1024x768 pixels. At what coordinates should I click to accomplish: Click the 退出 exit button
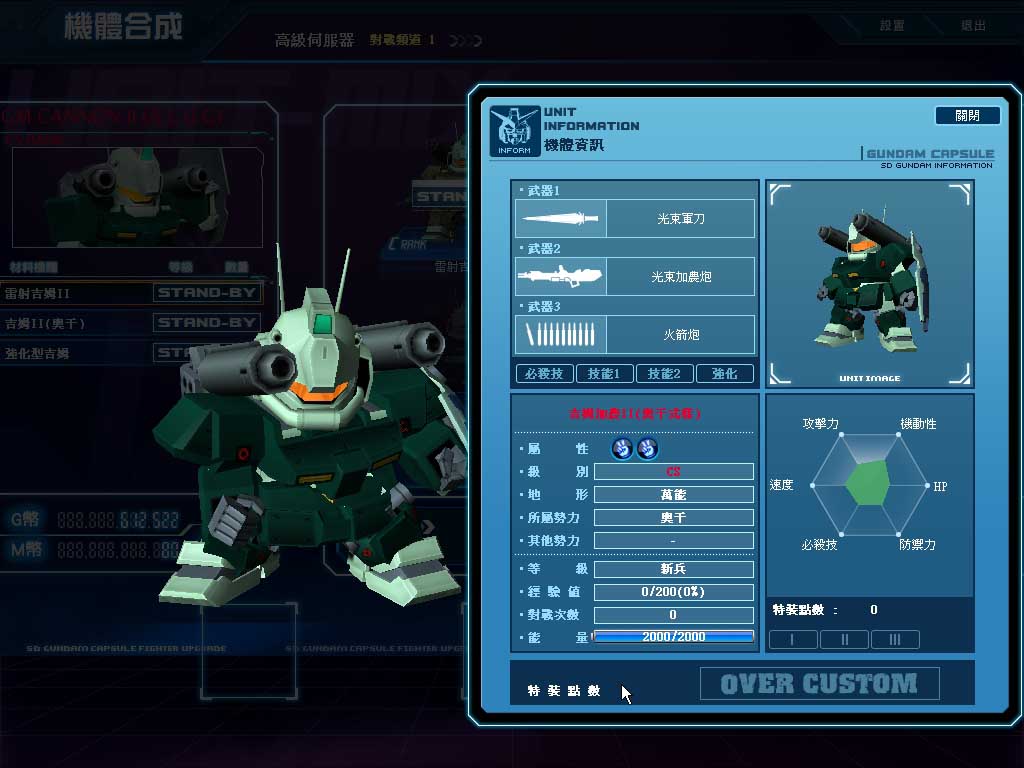click(x=973, y=26)
